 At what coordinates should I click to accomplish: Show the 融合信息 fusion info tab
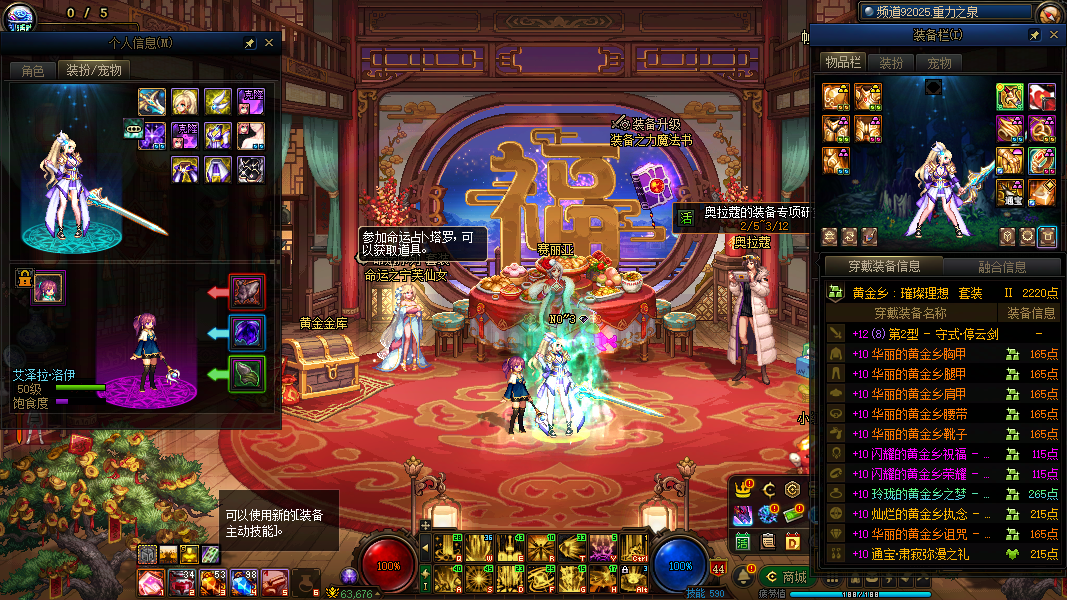click(1000, 267)
